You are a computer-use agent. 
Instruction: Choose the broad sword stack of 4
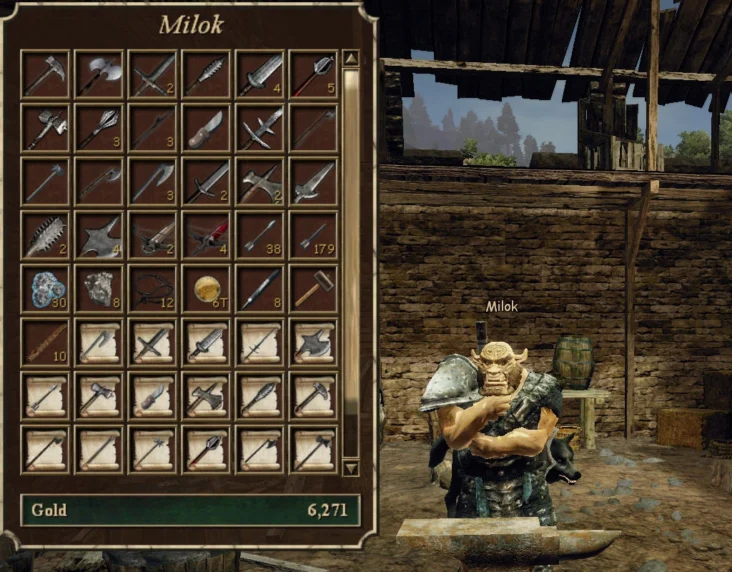pyautogui.click(x=261, y=75)
